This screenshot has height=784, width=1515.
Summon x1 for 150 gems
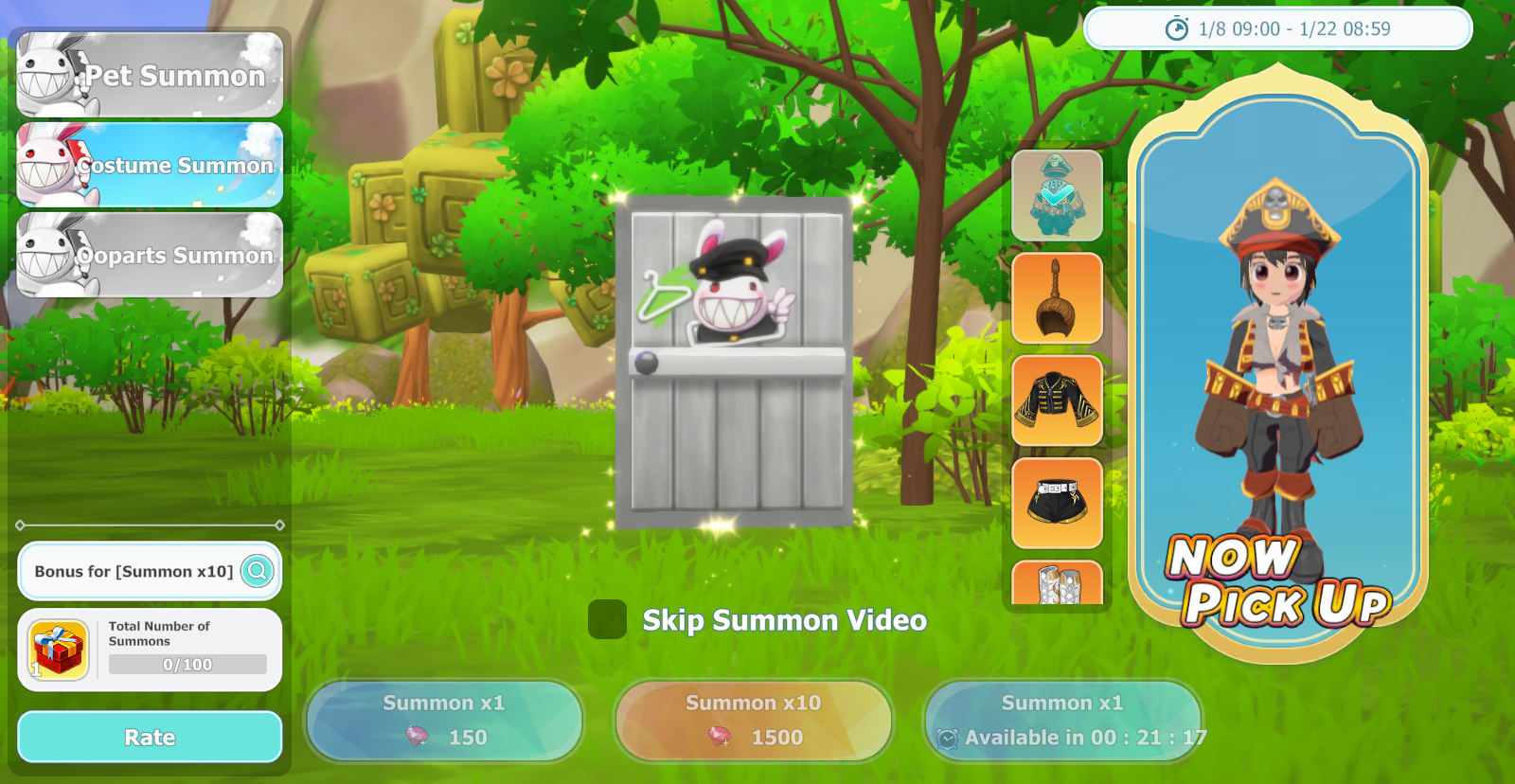coord(443,721)
